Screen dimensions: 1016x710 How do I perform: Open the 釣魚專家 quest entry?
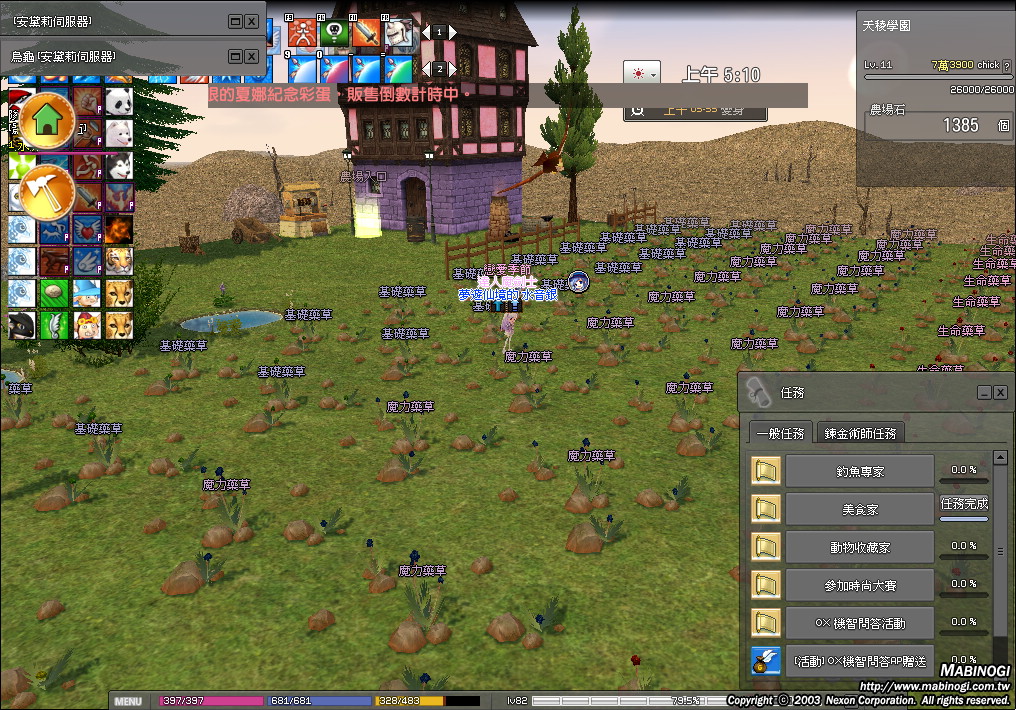(x=859, y=470)
